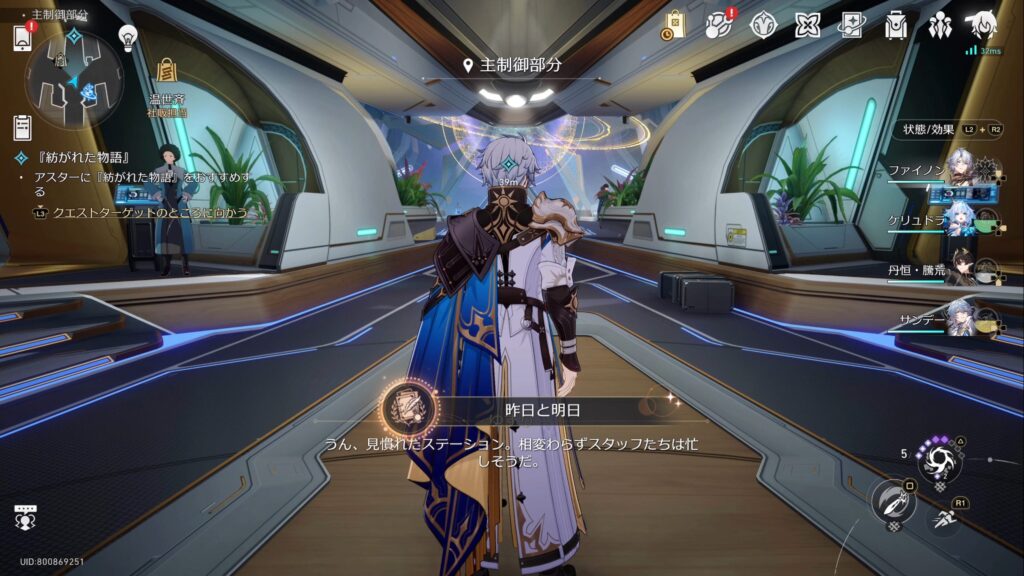This screenshot has height=576, width=1024.
Task: Open the lightbulb hint icon
Action: click(x=128, y=38)
